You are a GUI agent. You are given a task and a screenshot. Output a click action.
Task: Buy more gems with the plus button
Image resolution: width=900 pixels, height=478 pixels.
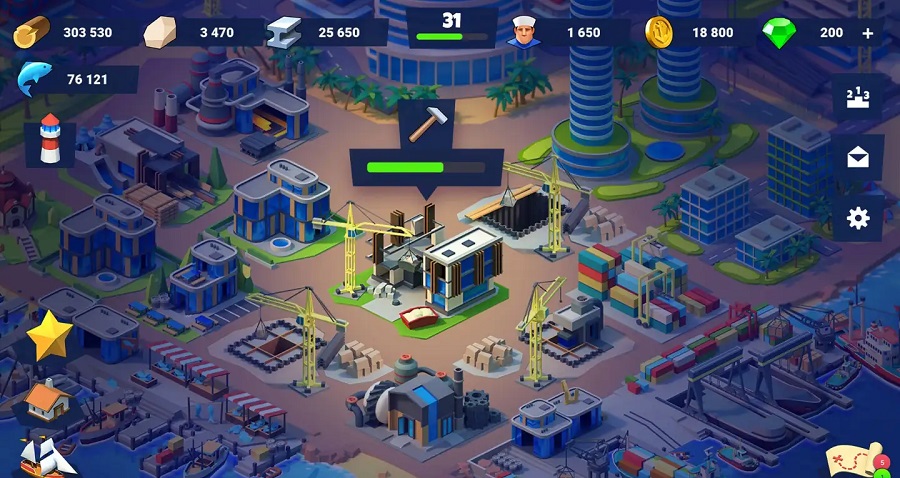tap(867, 33)
